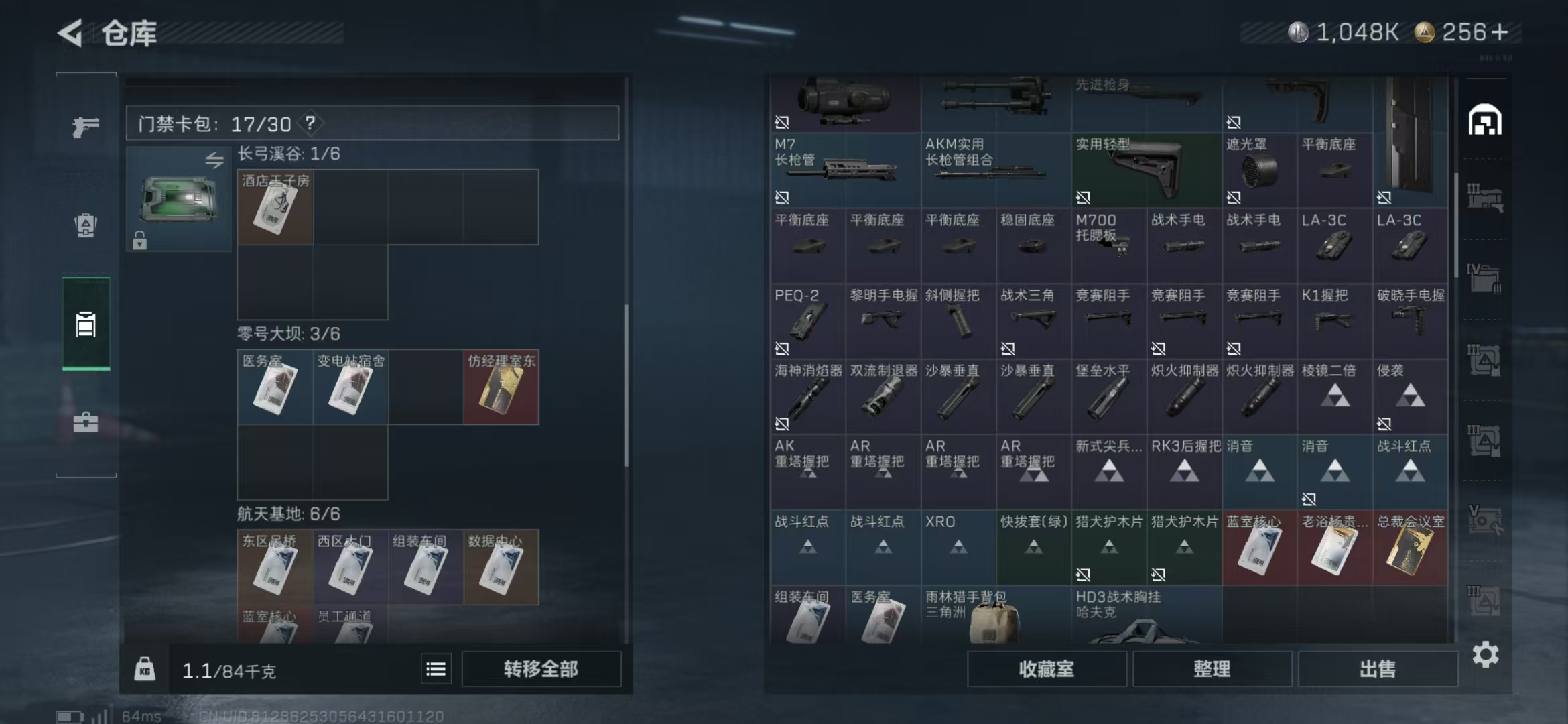Click the list view icon beside the weight display
The image size is (1568, 724).
click(435, 668)
